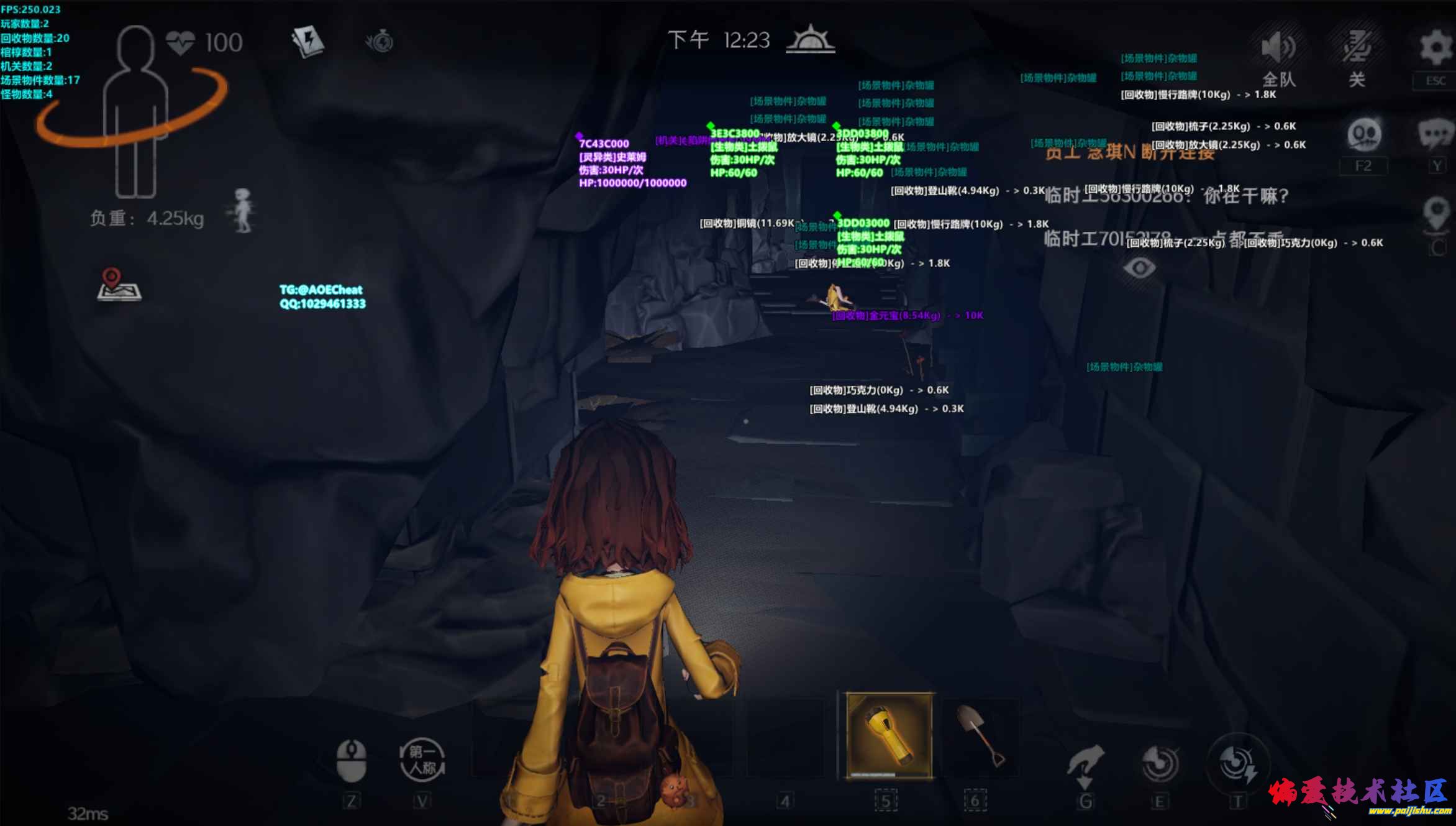1456x826 pixels.
Task: Open the lightning bolt cards icon
Action: pos(307,42)
